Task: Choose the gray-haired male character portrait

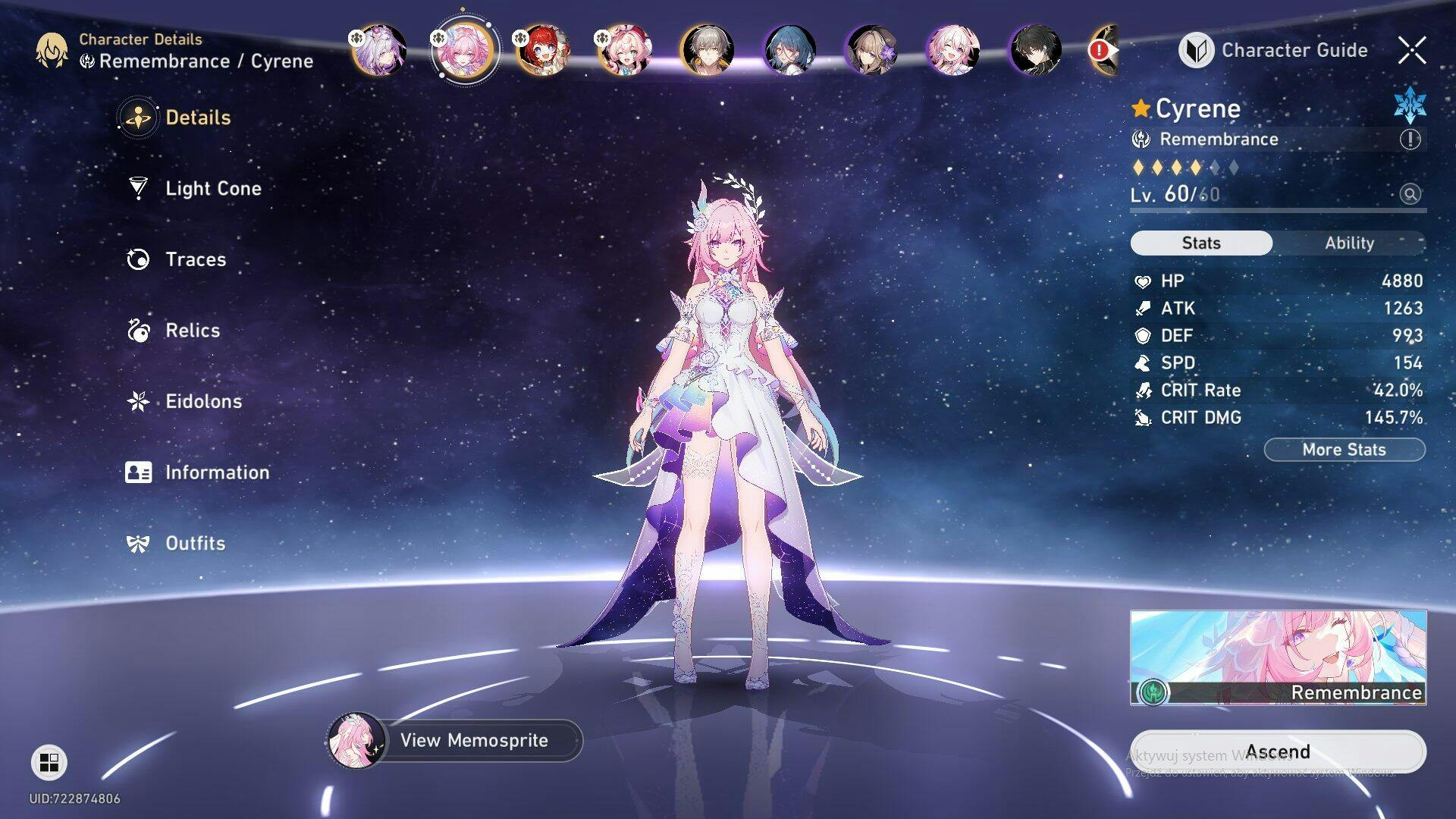Action: pyautogui.click(x=707, y=50)
